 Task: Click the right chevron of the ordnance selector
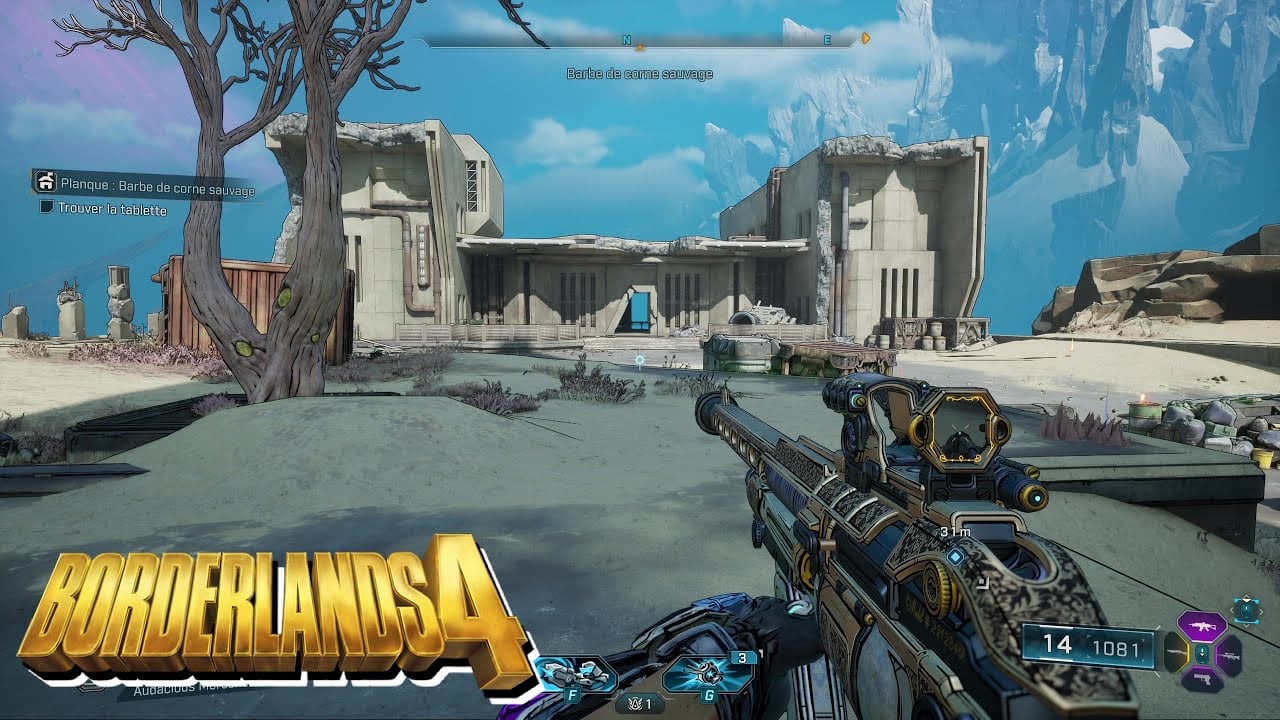[x=1262, y=611]
